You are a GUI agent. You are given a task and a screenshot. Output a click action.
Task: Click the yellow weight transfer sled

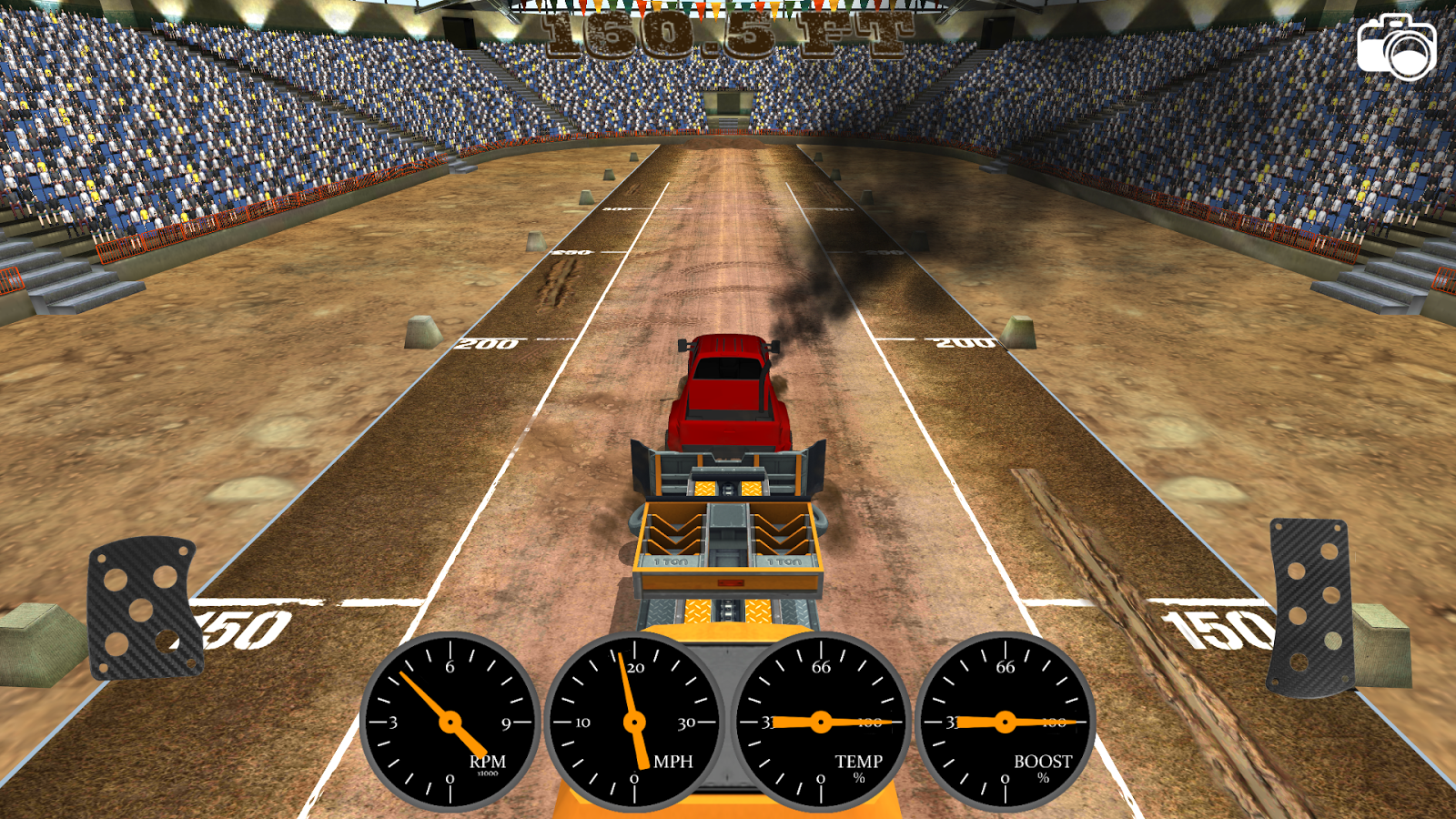(728, 537)
